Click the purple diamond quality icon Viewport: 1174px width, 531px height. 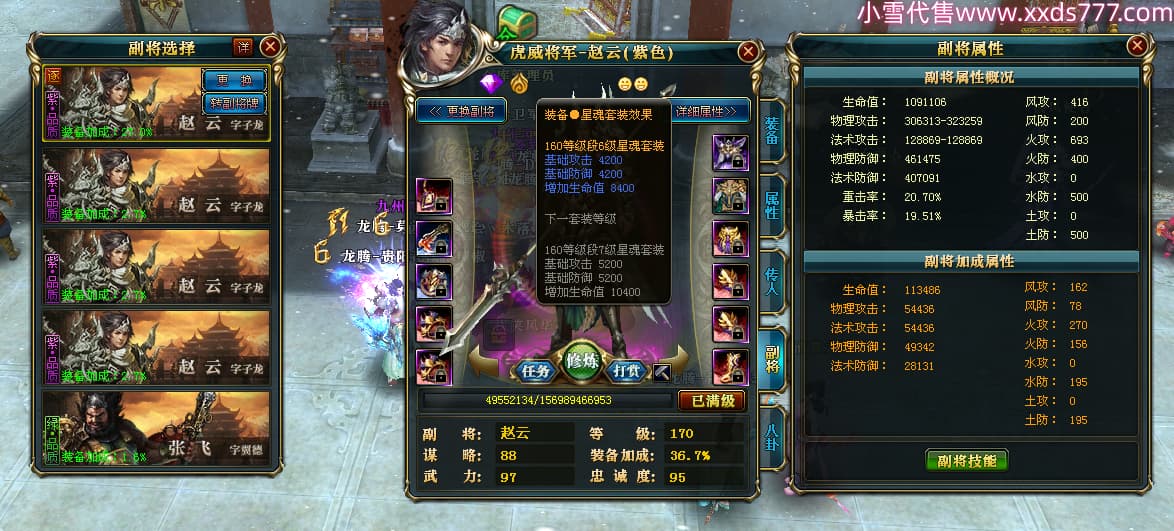point(490,82)
